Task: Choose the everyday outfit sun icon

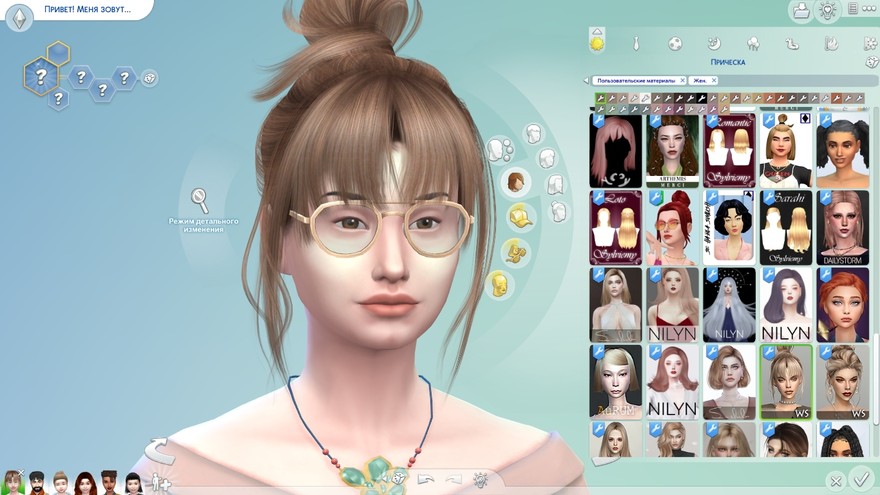Action: coord(597,43)
